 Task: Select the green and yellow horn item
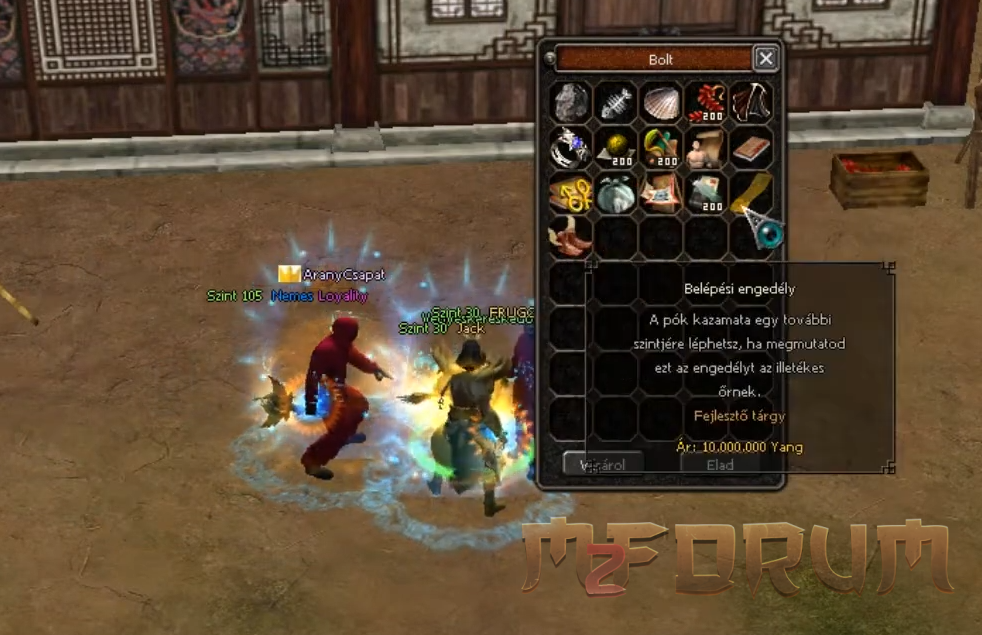[661, 147]
